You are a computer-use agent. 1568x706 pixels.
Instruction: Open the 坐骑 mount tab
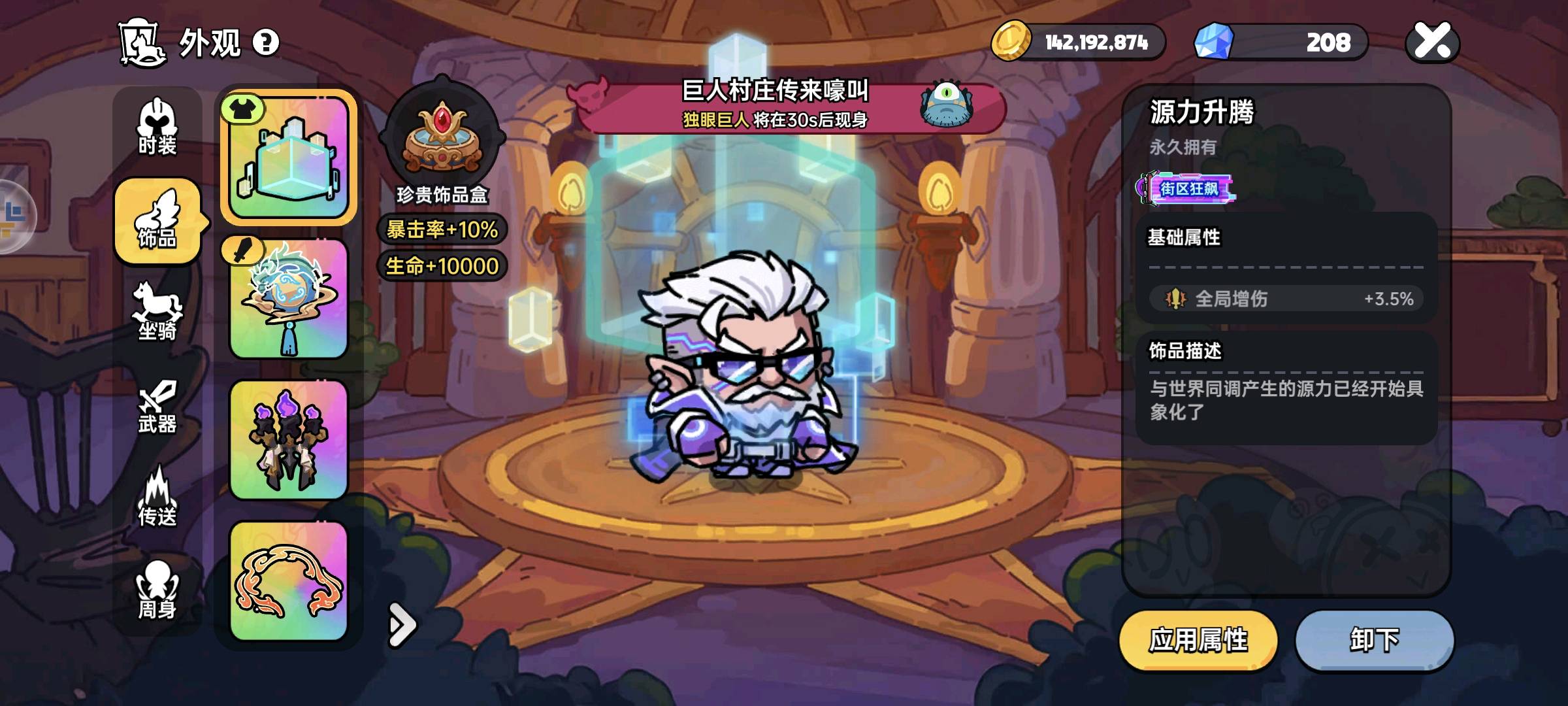click(x=157, y=312)
